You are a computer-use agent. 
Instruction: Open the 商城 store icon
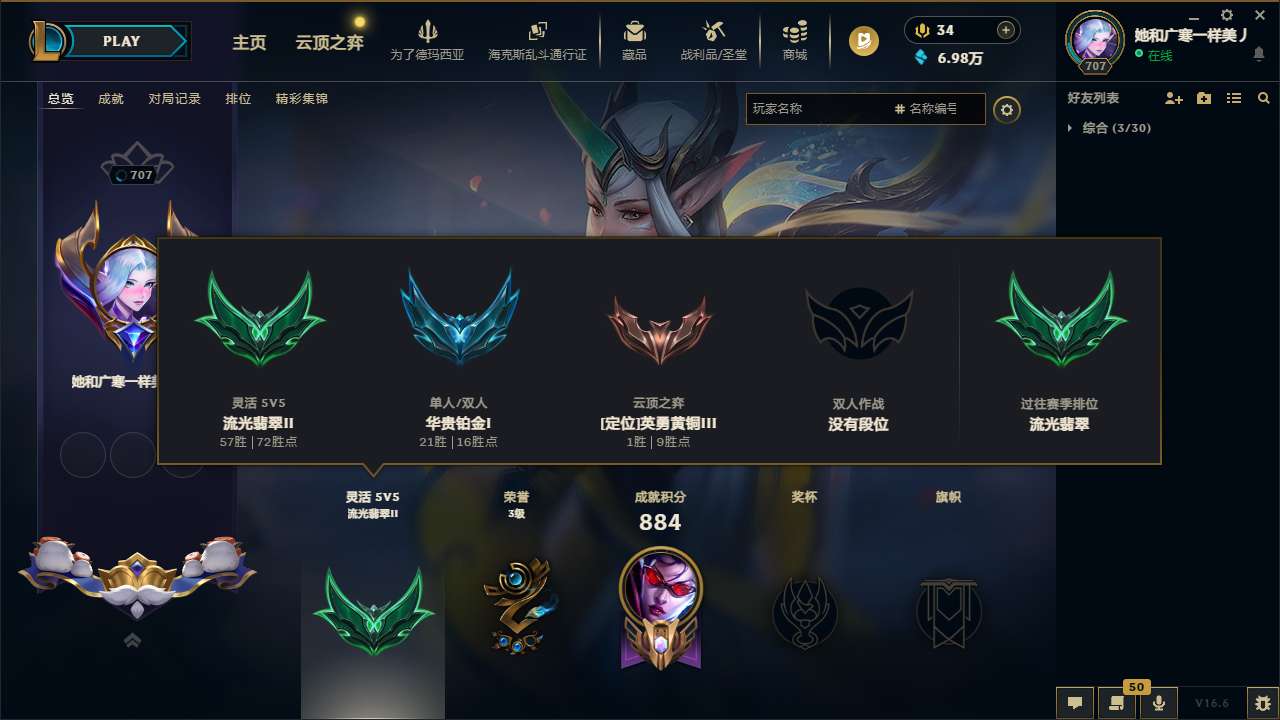click(796, 32)
